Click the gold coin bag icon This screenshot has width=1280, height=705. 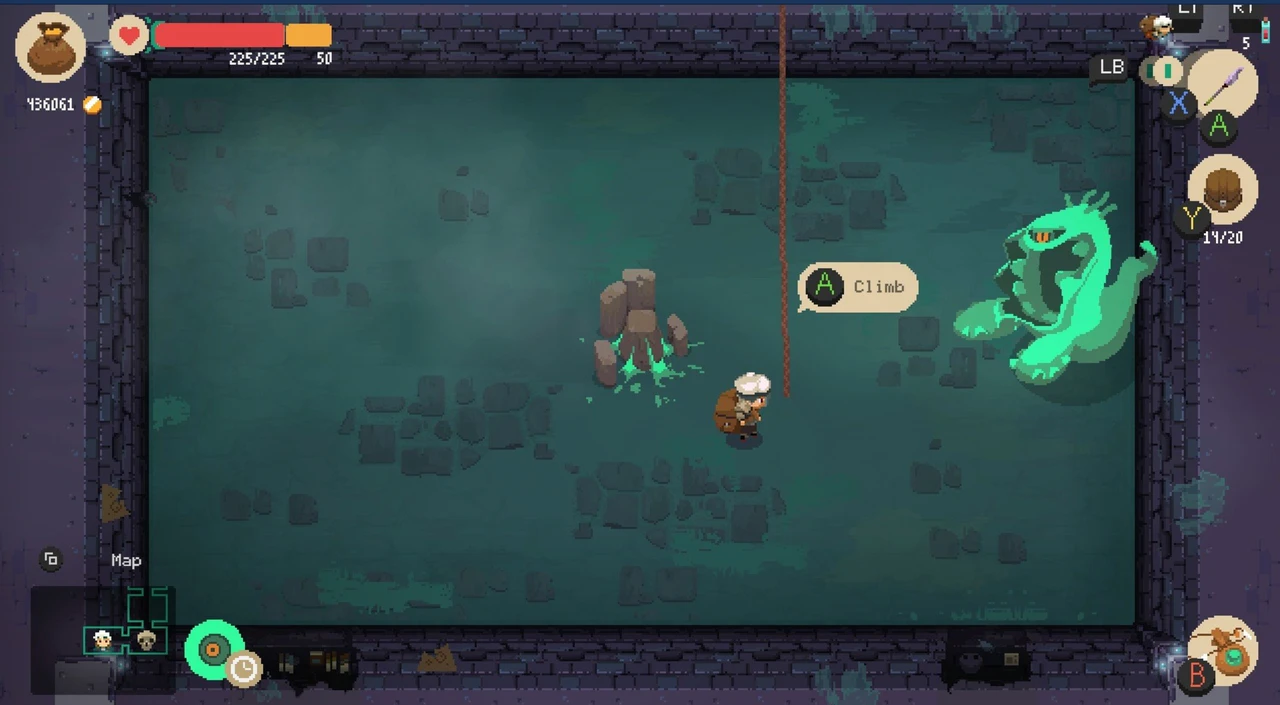[x=50, y=48]
